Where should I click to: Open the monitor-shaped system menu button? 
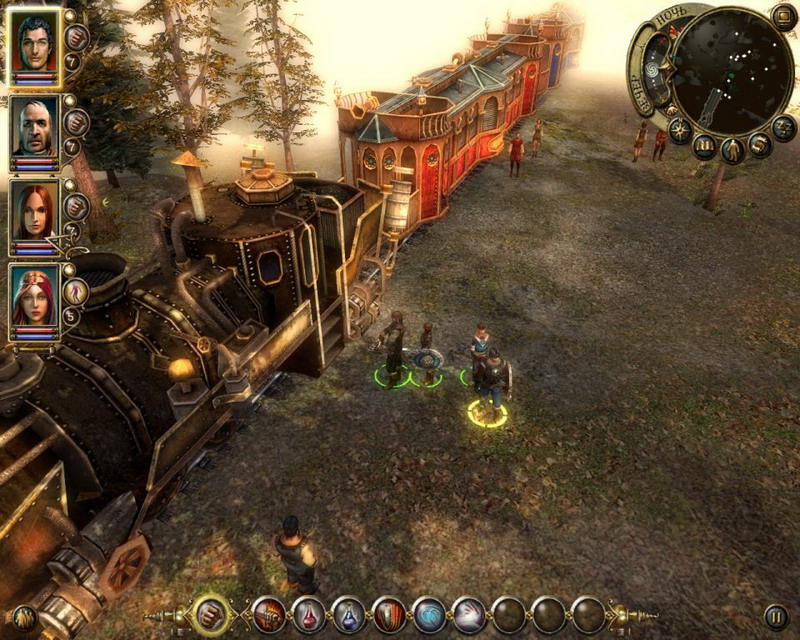point(785,16)
